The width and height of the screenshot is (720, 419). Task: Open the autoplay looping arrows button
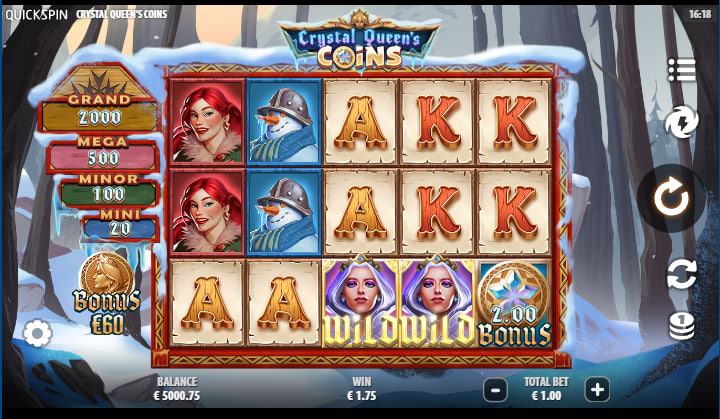point(681,274)
